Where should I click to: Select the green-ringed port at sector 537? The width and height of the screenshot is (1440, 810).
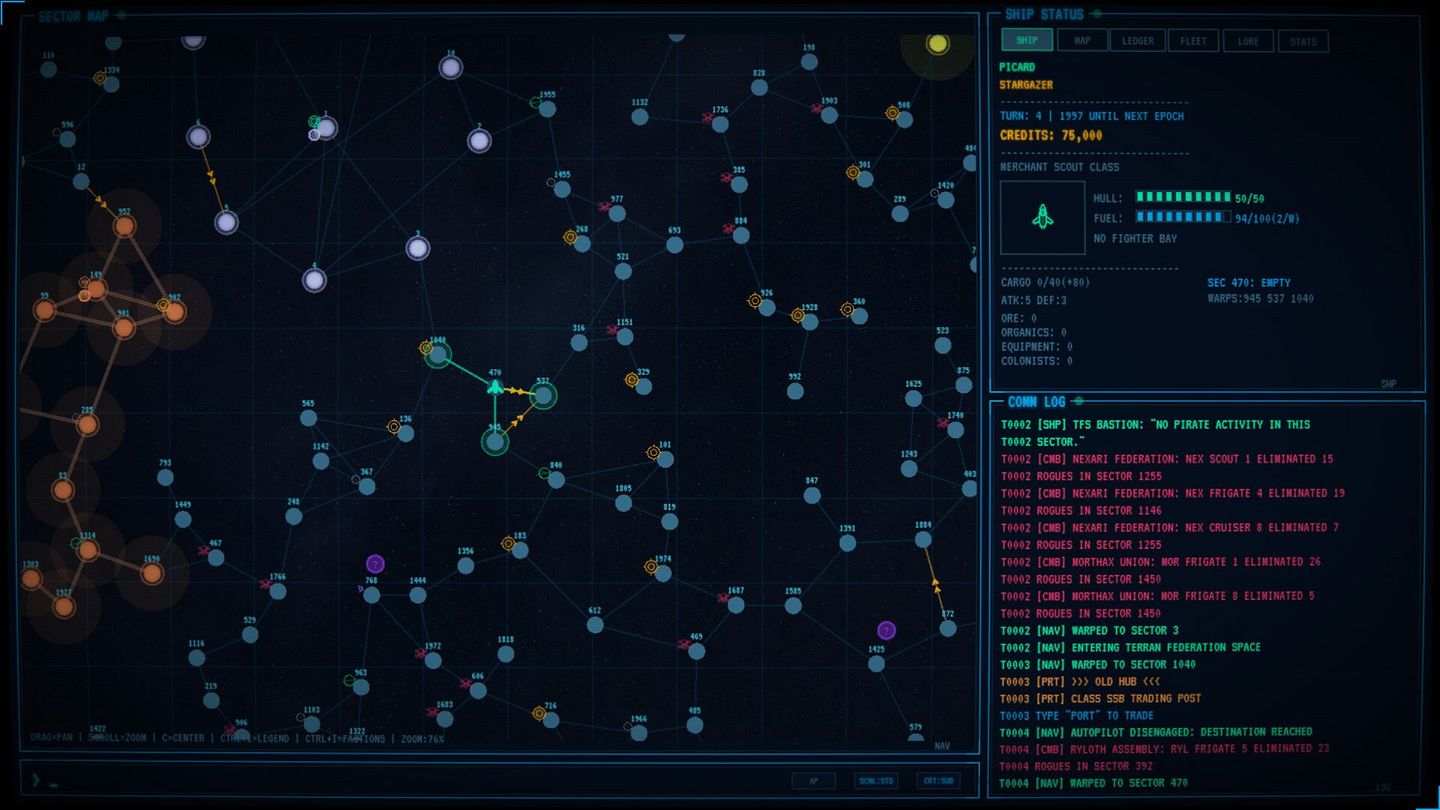[x=544, y=397]
